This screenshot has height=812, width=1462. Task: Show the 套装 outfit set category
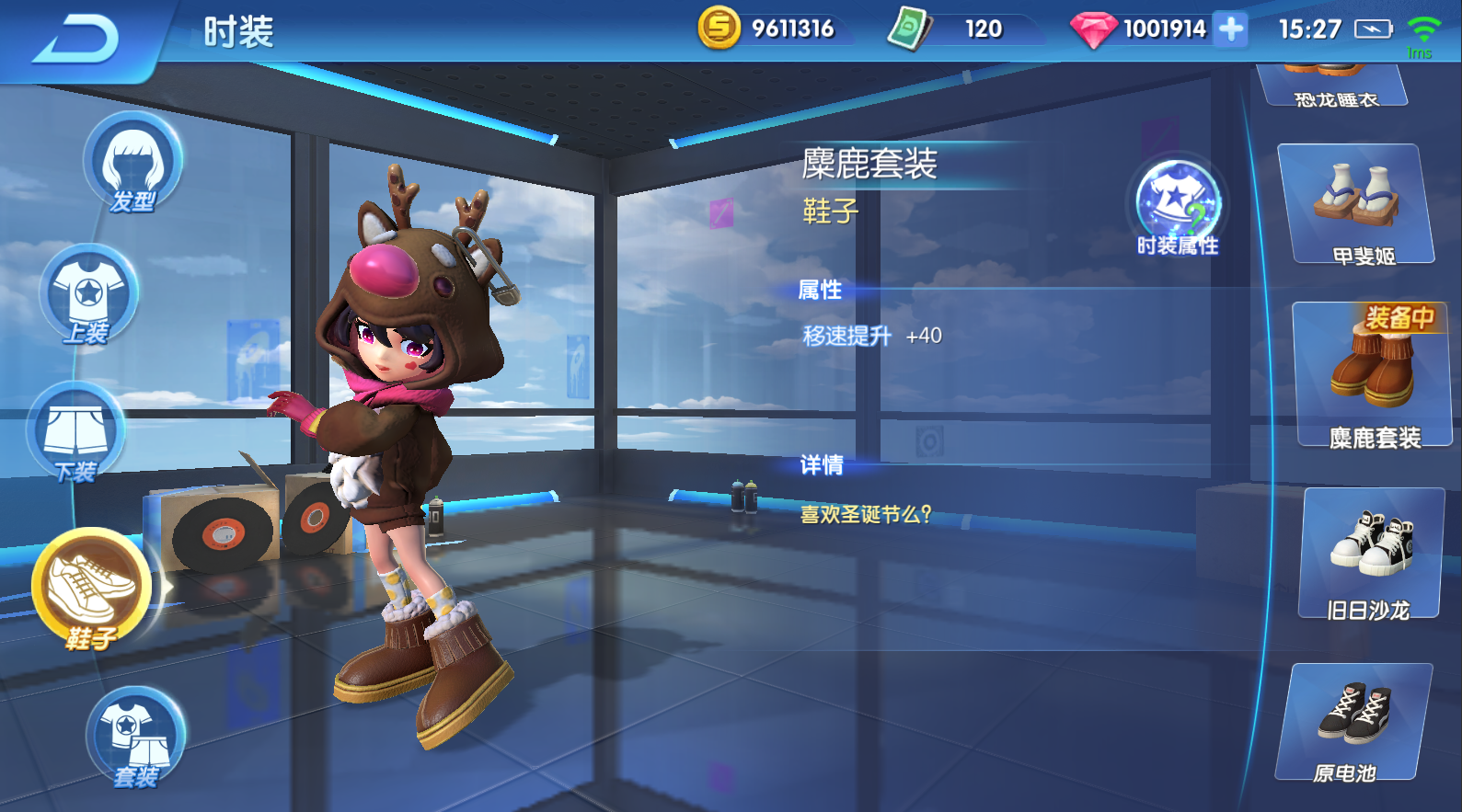click(136, 738)
